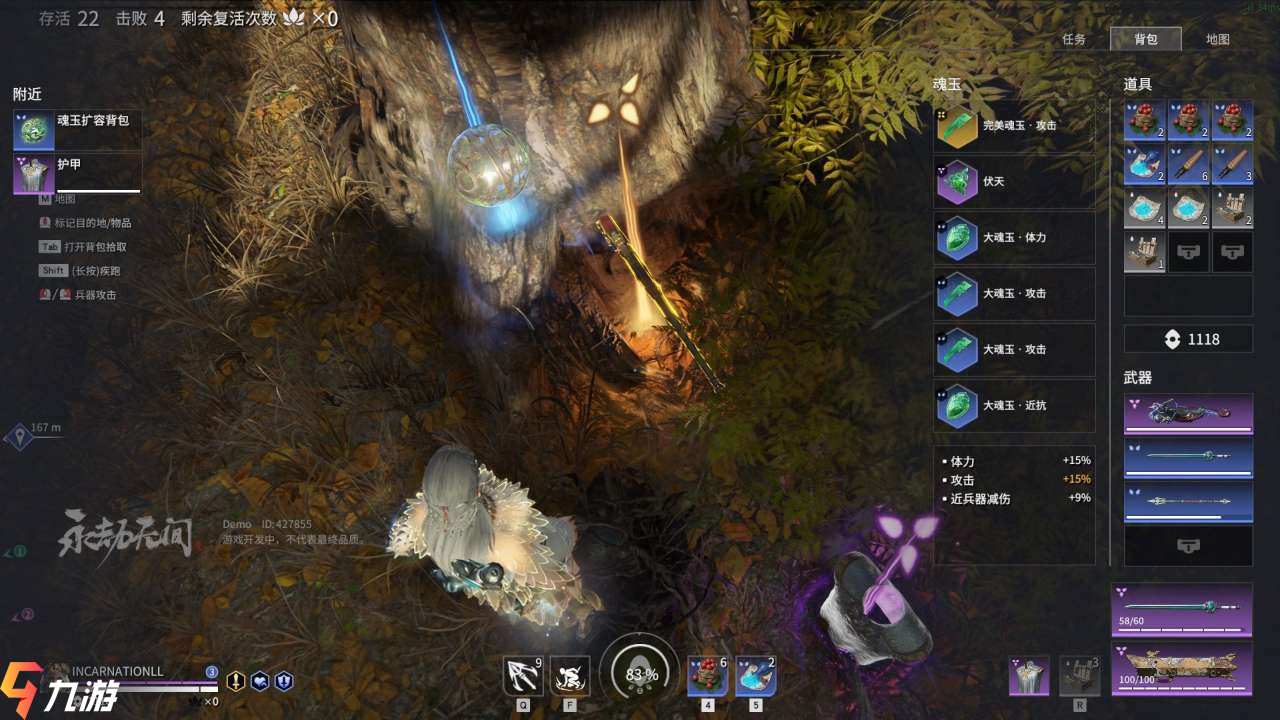Screen dimensions: 1280x720
Task: Select the 背包 tab
Action: (1146, 40)
